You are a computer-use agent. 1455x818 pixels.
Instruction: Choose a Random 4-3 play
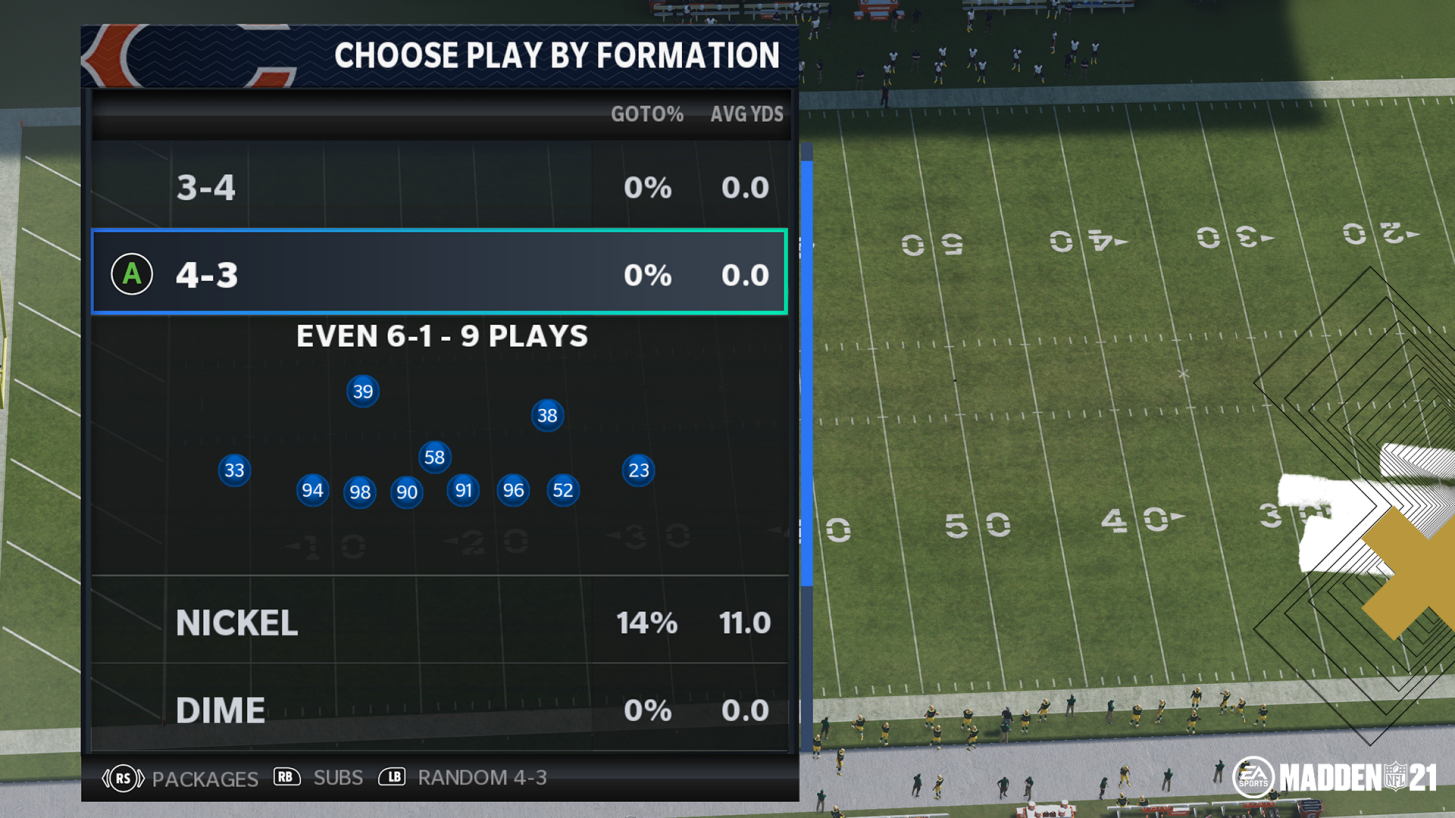[463, 777]
